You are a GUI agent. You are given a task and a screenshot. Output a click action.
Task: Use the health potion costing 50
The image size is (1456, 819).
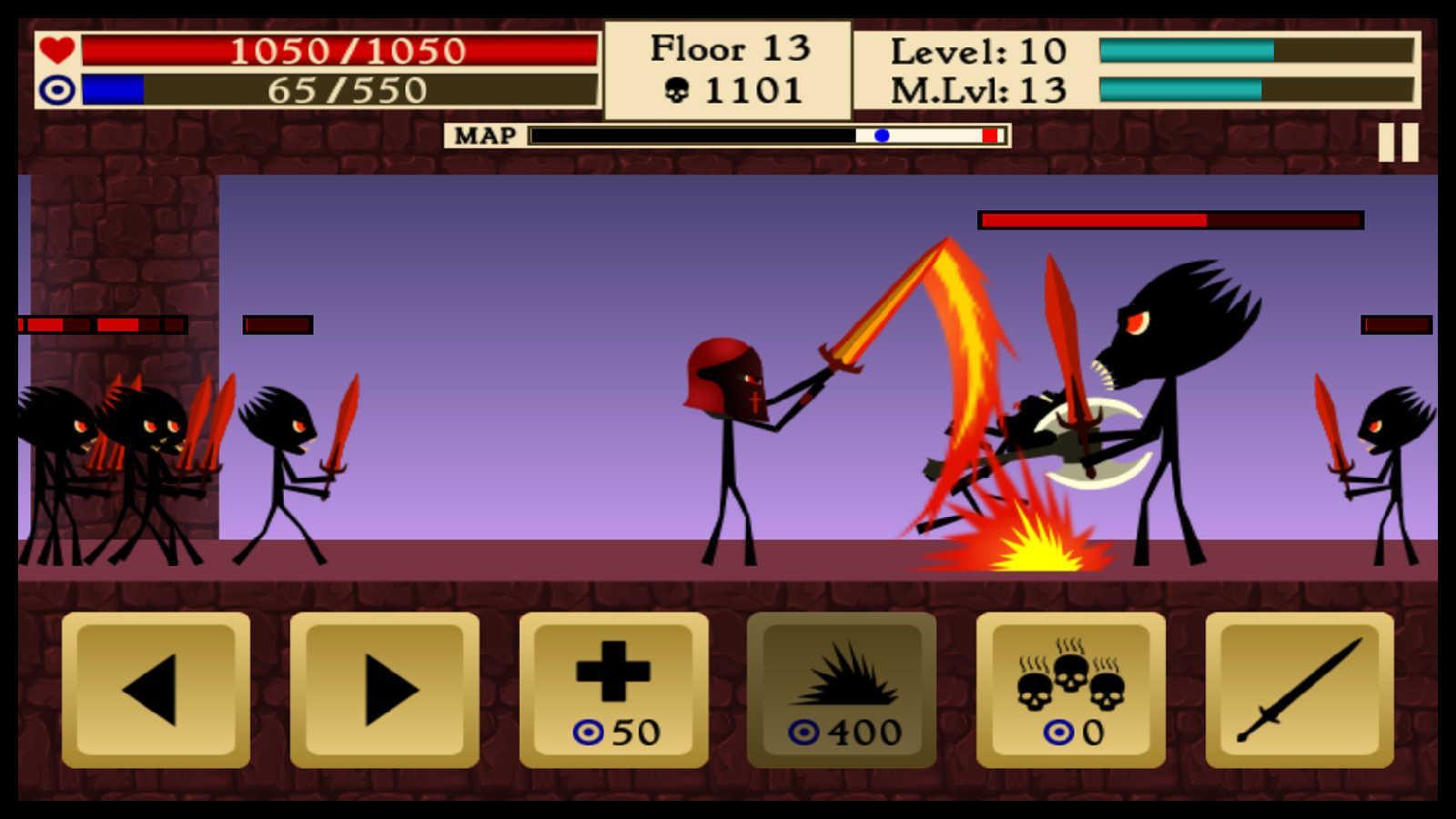click(615, 692)
